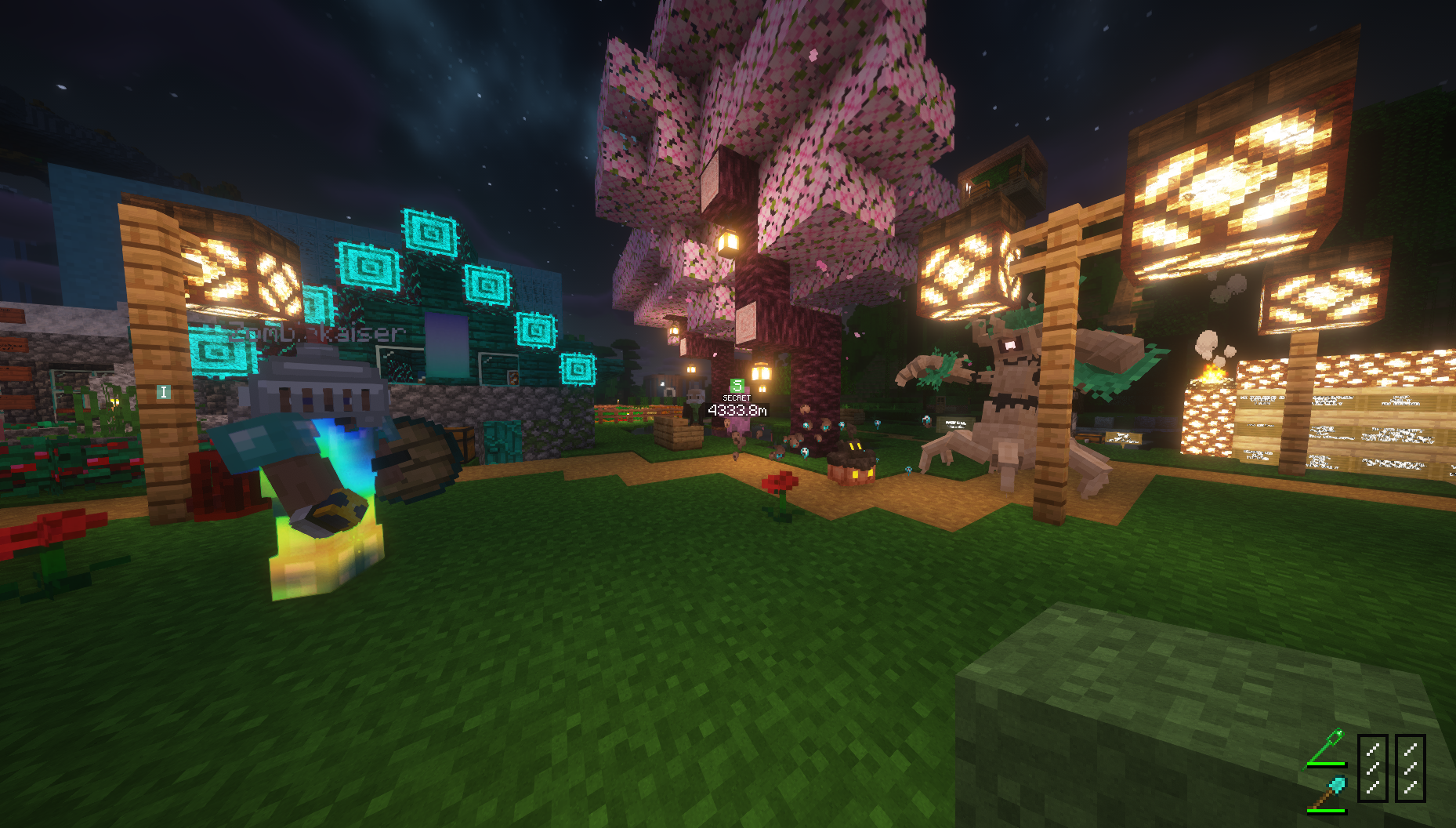Click the small I waypoint marker

(x=163, y=392)
